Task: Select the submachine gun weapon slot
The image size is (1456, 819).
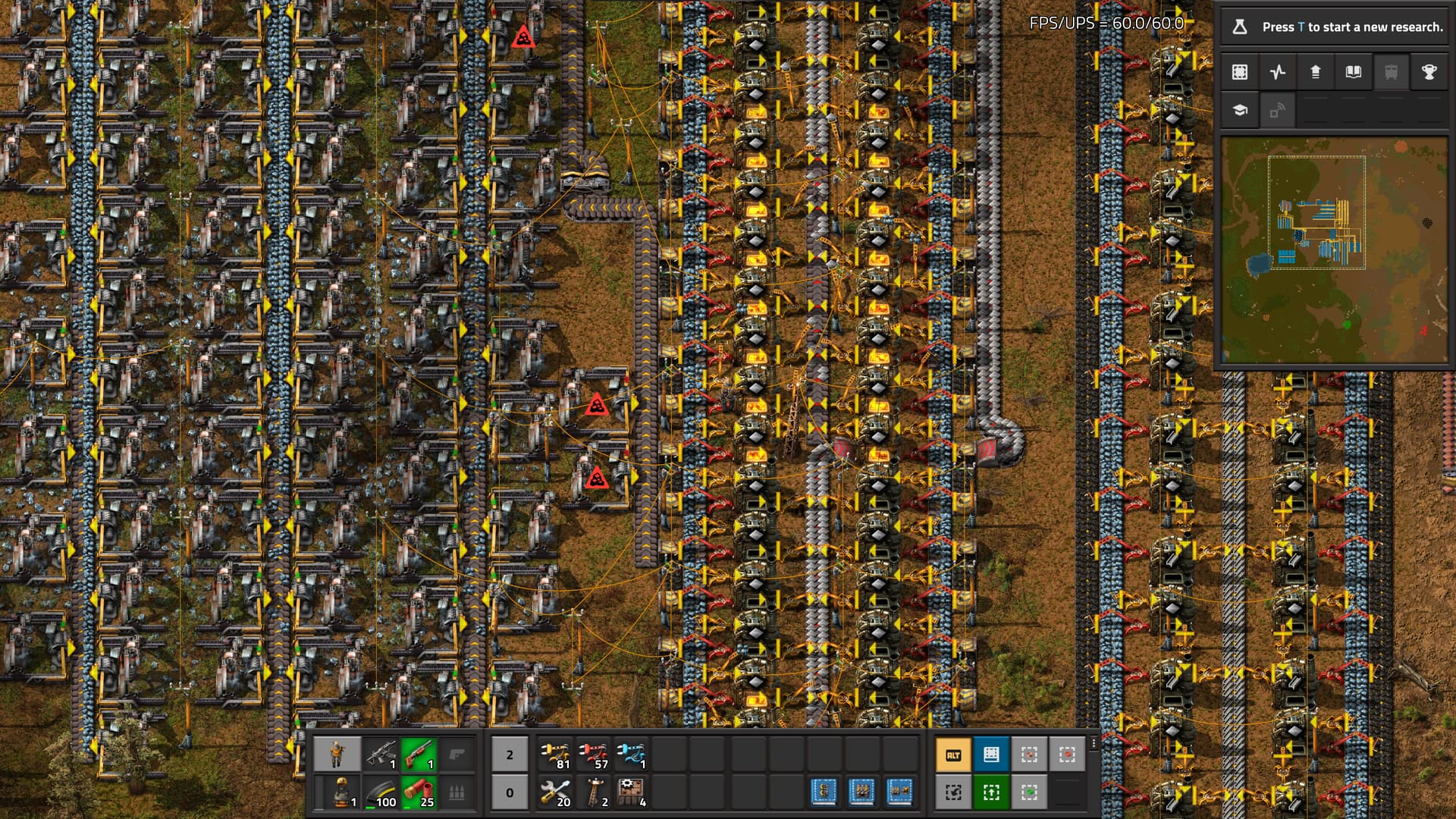Action: (381, 755)
